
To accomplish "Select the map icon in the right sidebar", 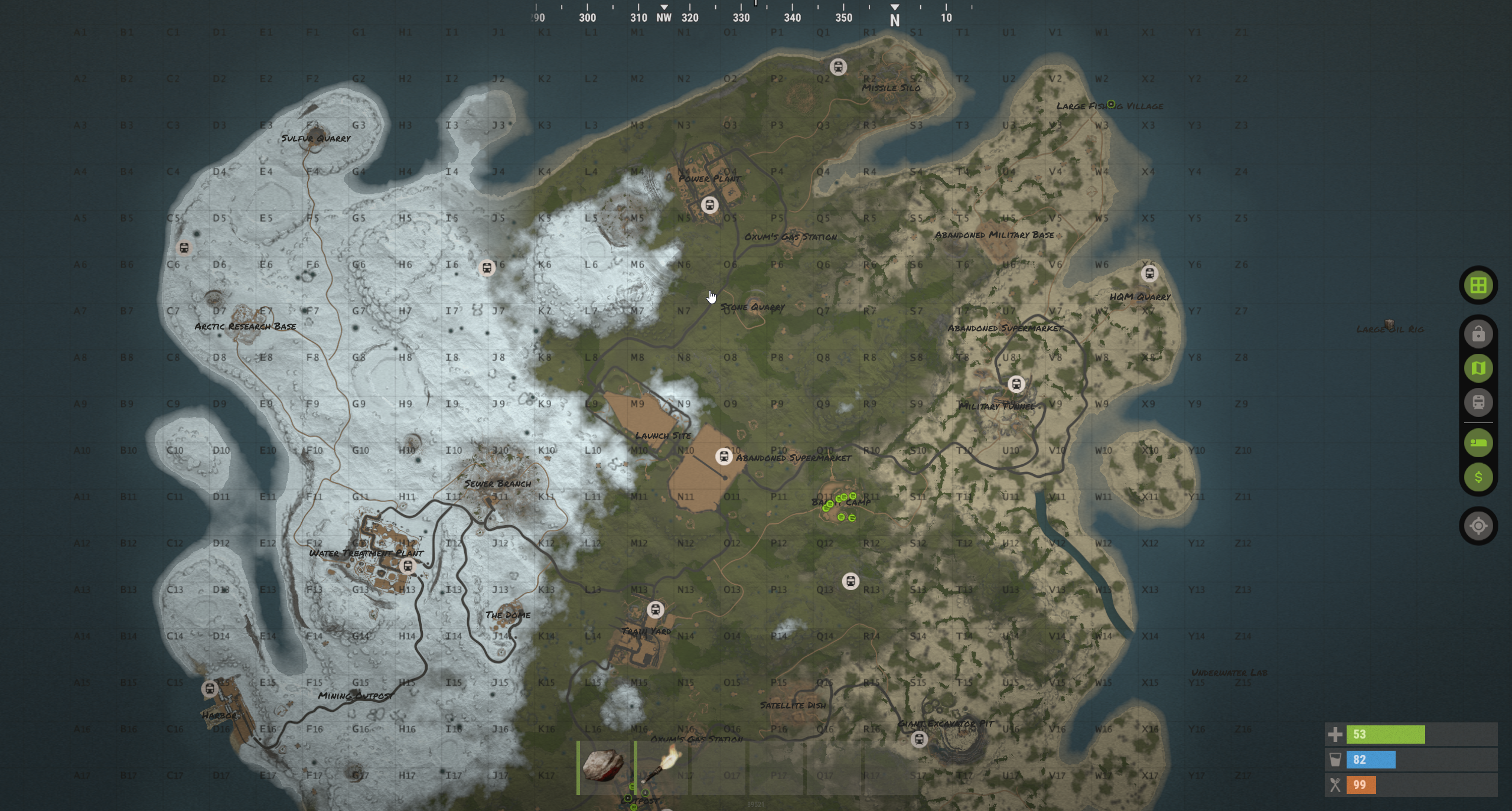I will (x=1480, y=367).
